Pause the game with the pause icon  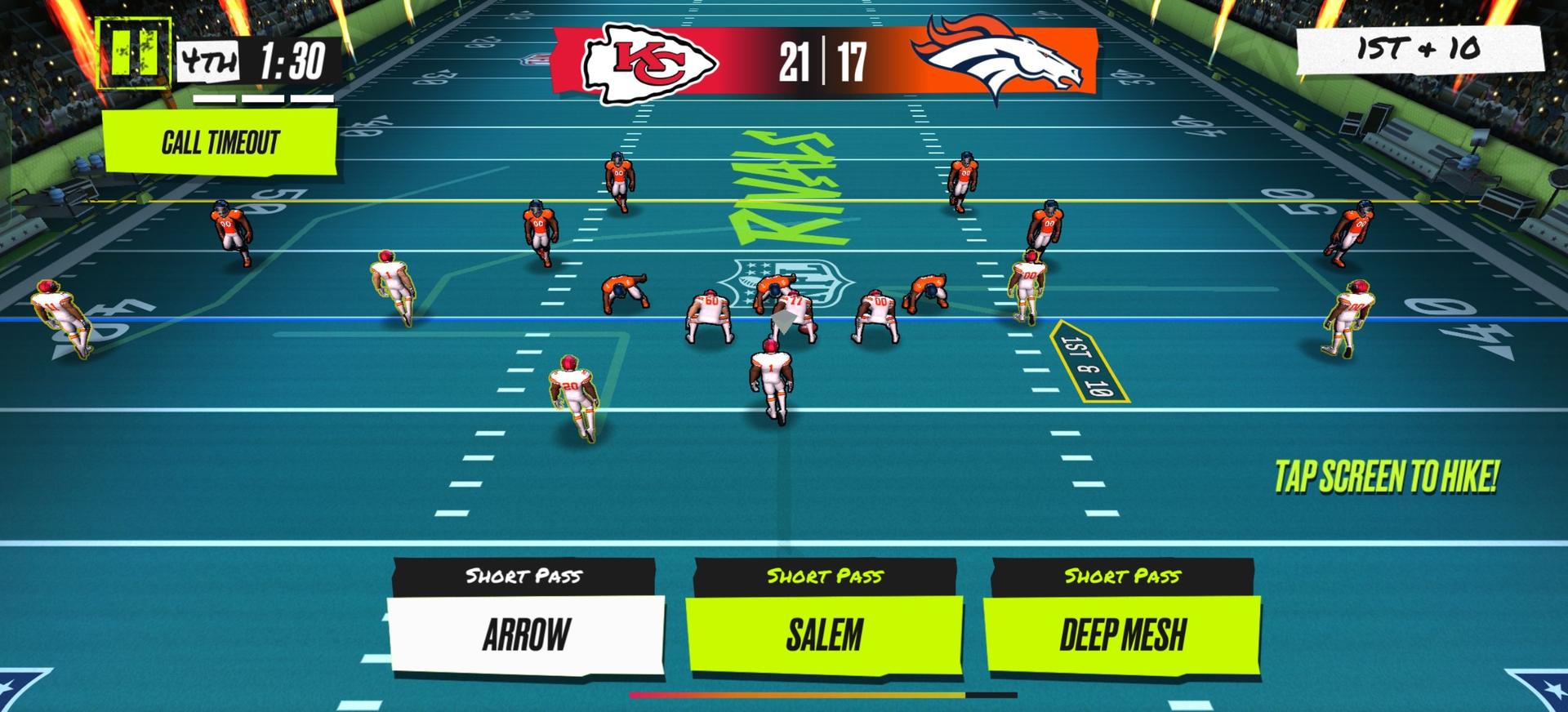[133, 53]
